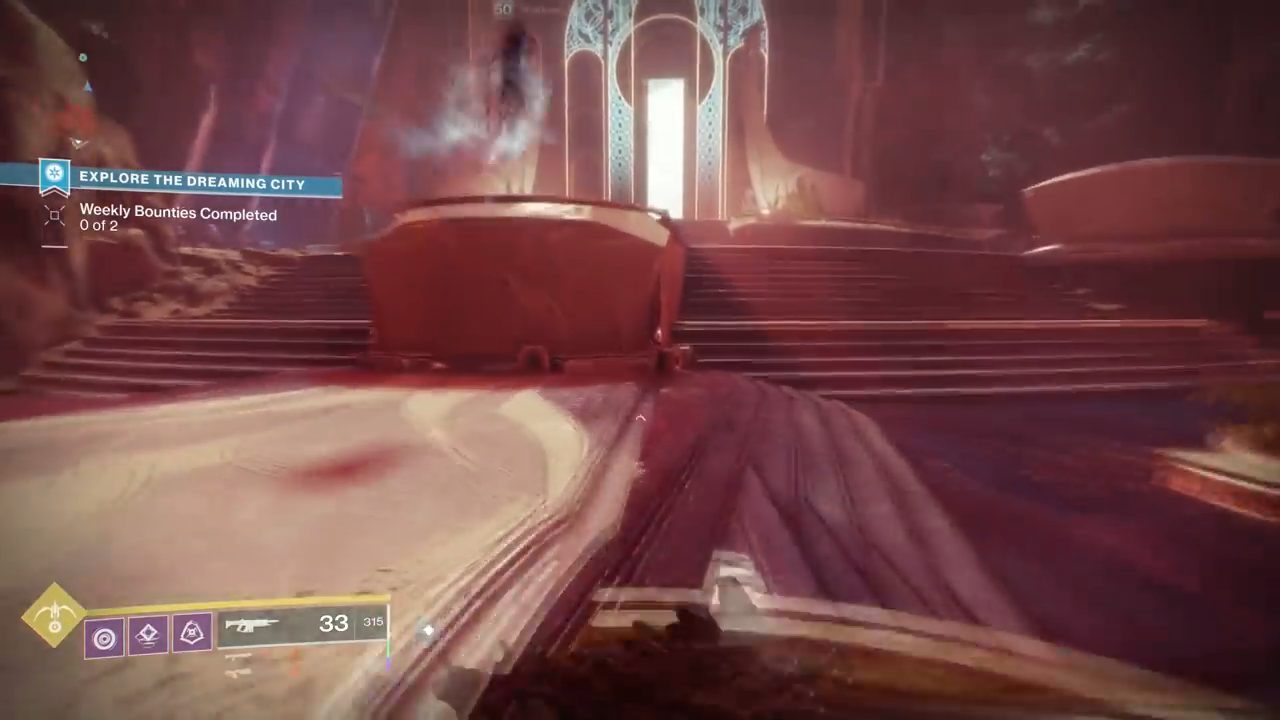Screen dimensions: 1280x720
Task: Activate the yellow diamond super ability icon
Action: tap(54, 615)
